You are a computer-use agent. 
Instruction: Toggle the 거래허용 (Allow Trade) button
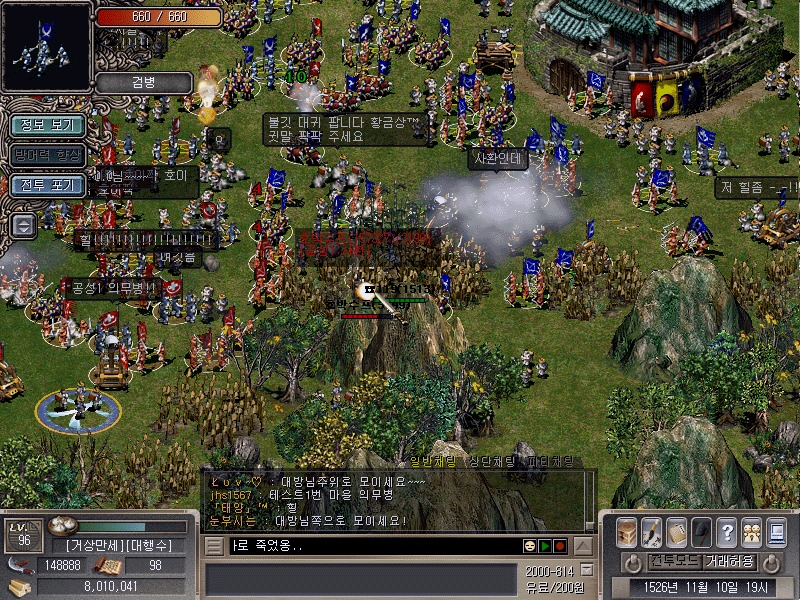(x=729, y=562)
